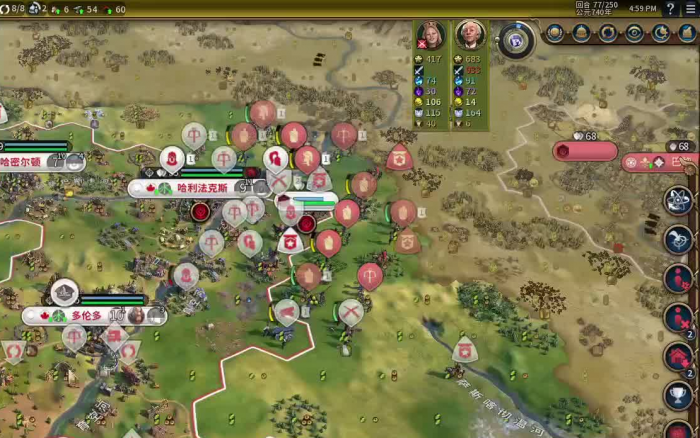
Task: Select the crowned female leader portrait
Action: click(430, 36)
